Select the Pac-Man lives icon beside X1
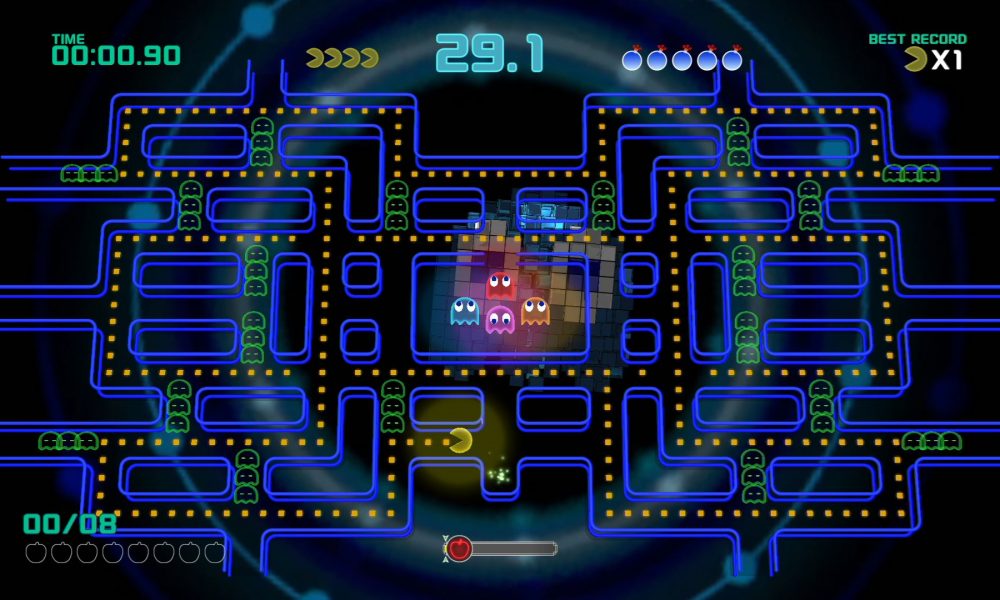The width and height of the screenshot is (1000, 600). [x=915, y=60]
